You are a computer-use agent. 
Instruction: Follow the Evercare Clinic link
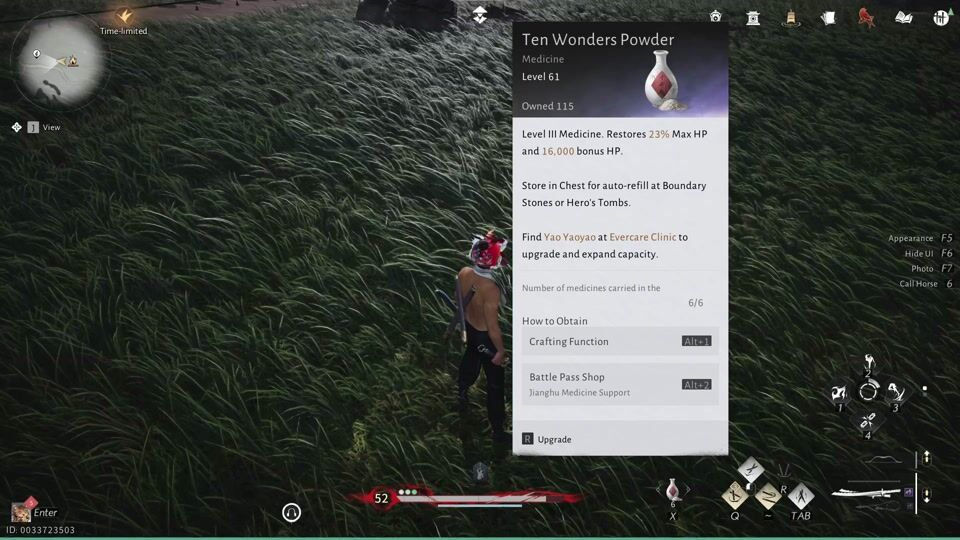[x=642, y=237]
